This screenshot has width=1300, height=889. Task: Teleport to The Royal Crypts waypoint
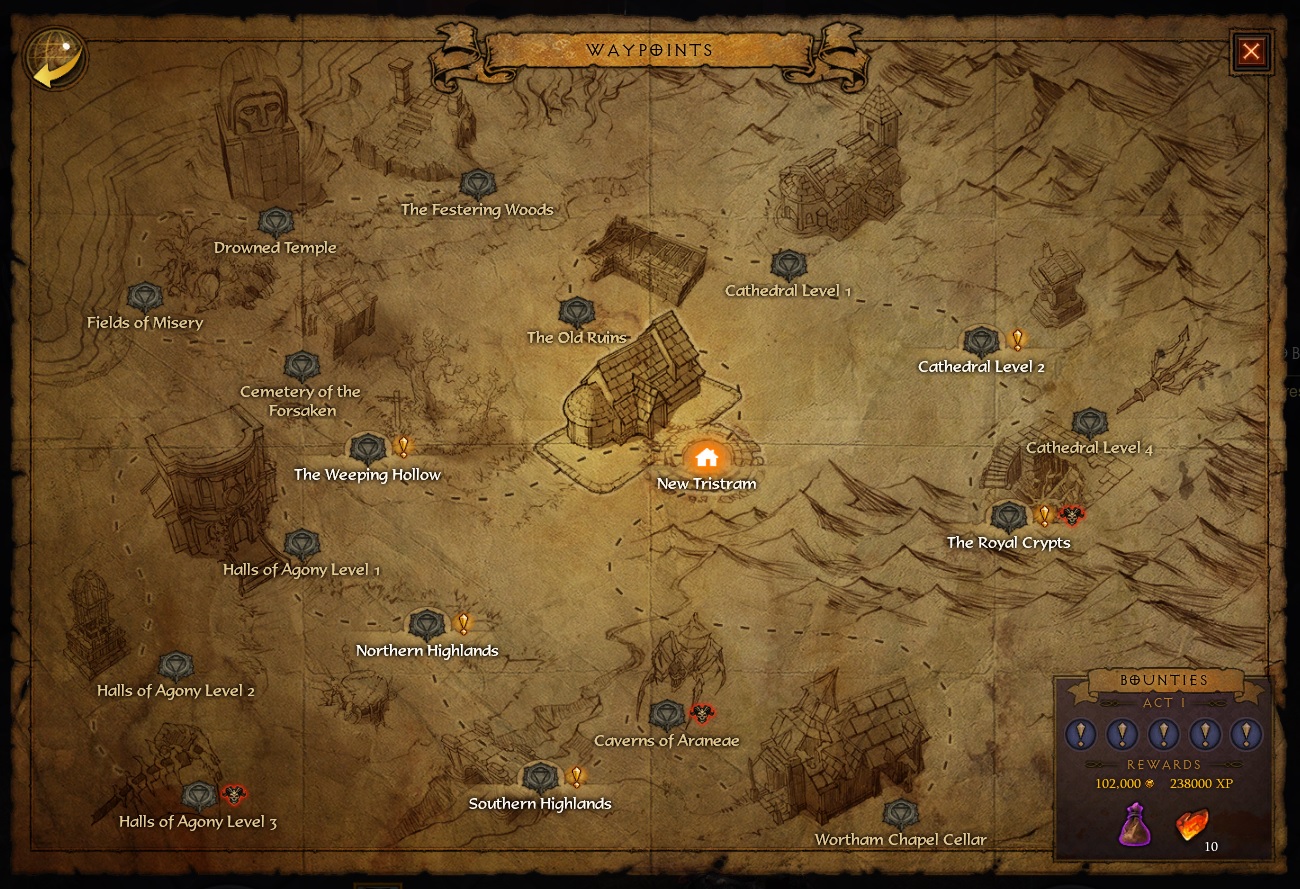click(1008, 518)
